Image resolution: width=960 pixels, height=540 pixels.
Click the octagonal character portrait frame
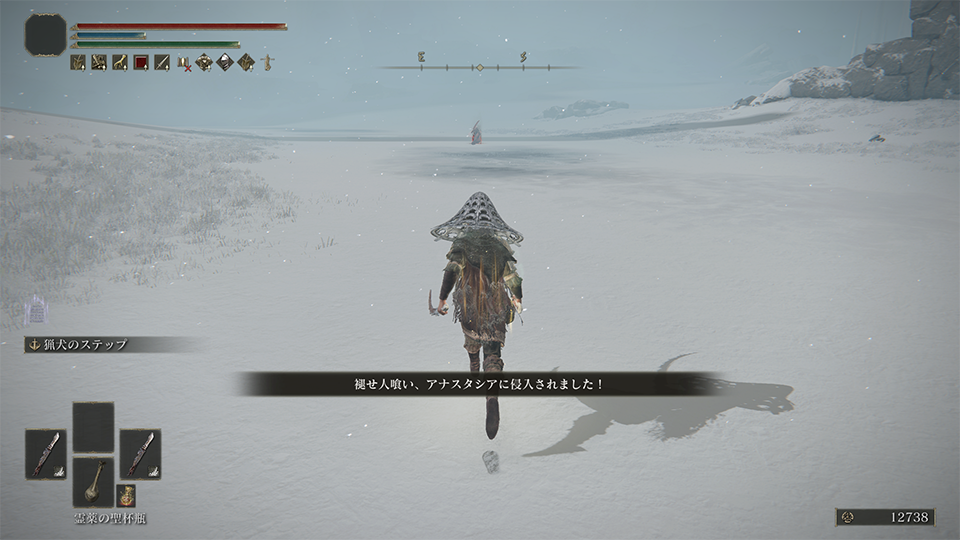(46, 35)
